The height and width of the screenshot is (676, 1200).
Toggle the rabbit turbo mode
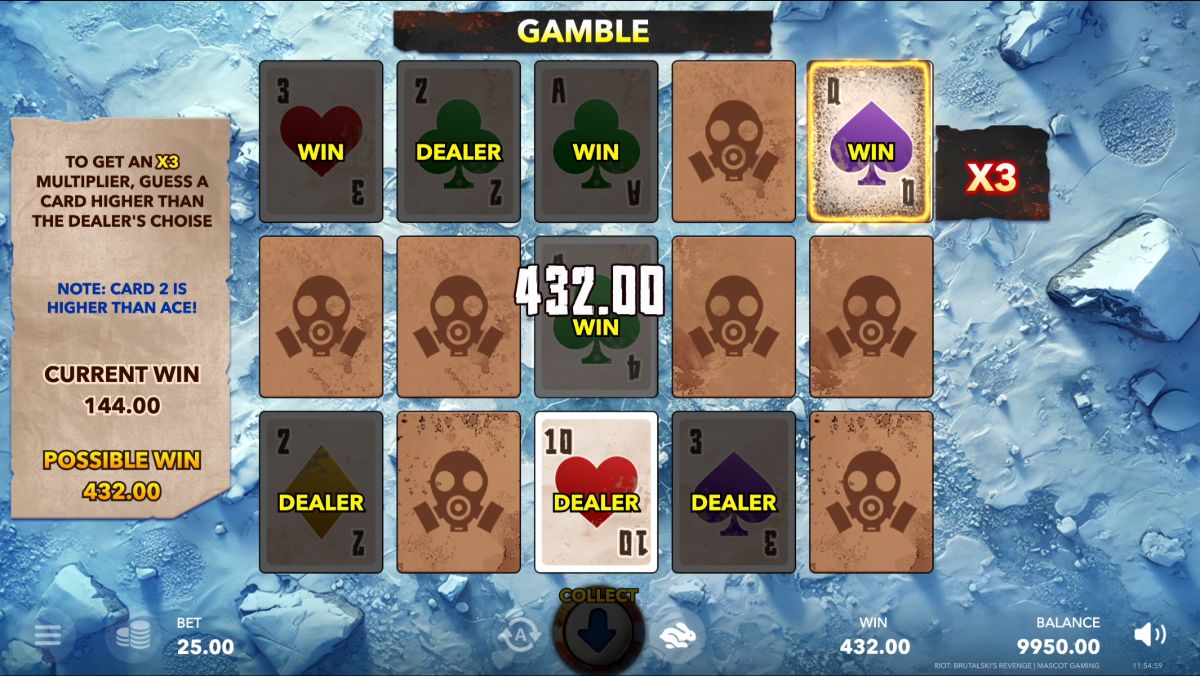coord(680,634)
